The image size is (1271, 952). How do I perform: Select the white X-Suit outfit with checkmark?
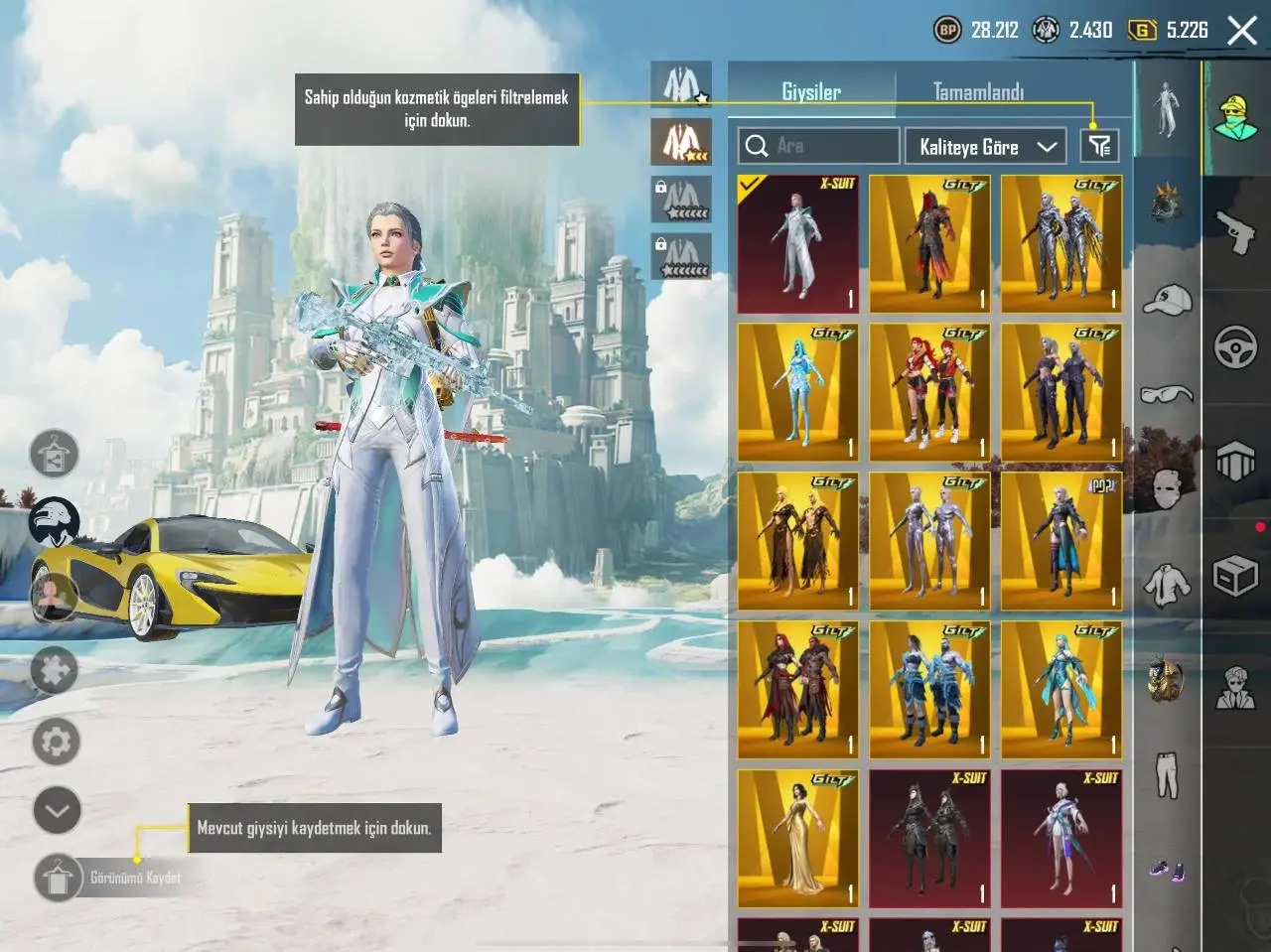click(797, 244)
